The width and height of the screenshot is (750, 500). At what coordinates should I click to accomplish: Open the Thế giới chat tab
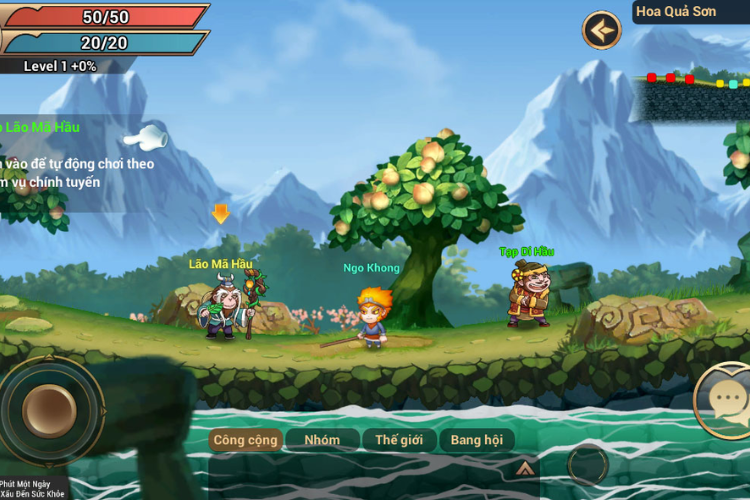[399, 440]
